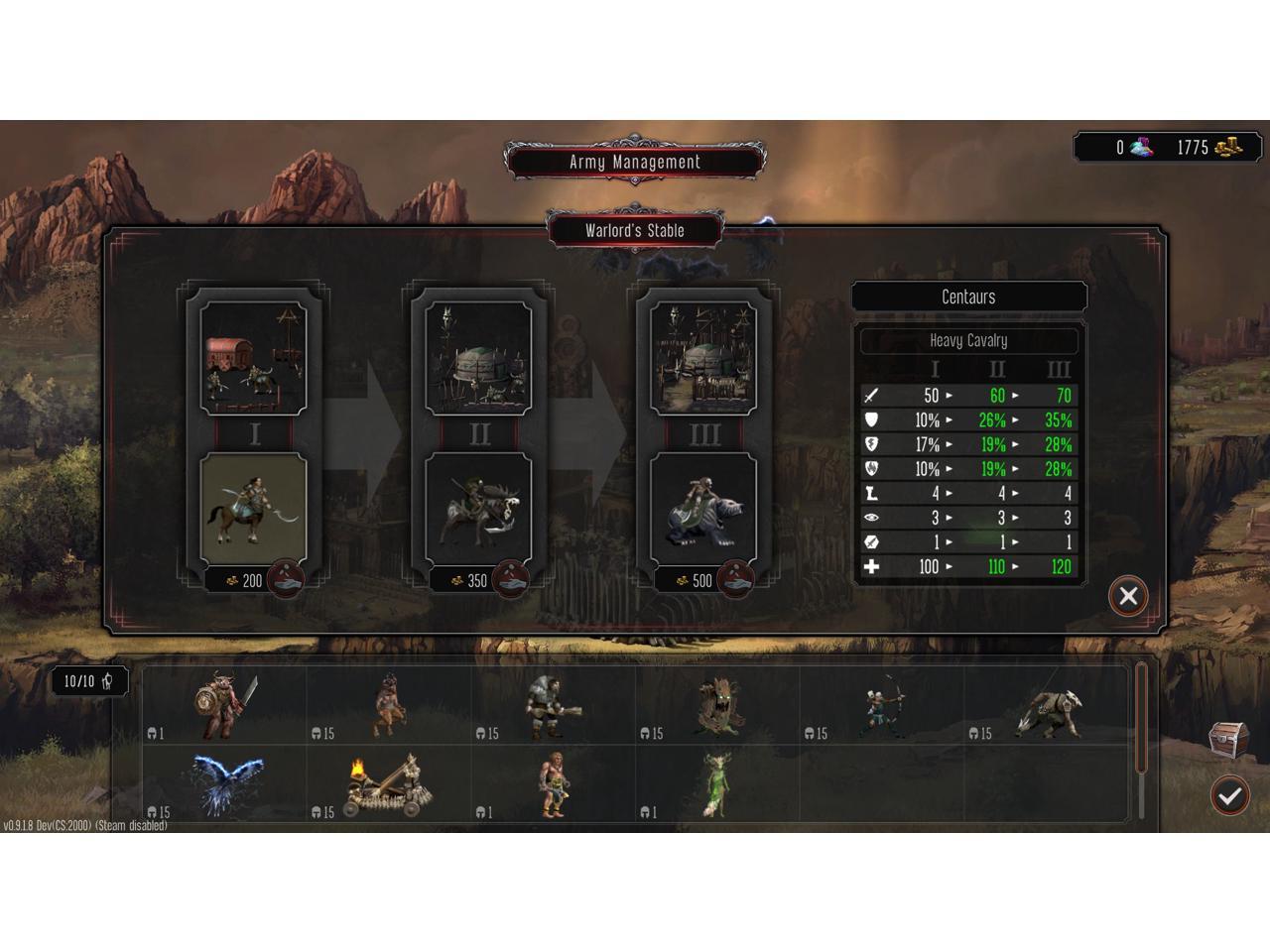Select the moose rider unit portrait
Viewport: 1270px width, 952px height.
478,509
